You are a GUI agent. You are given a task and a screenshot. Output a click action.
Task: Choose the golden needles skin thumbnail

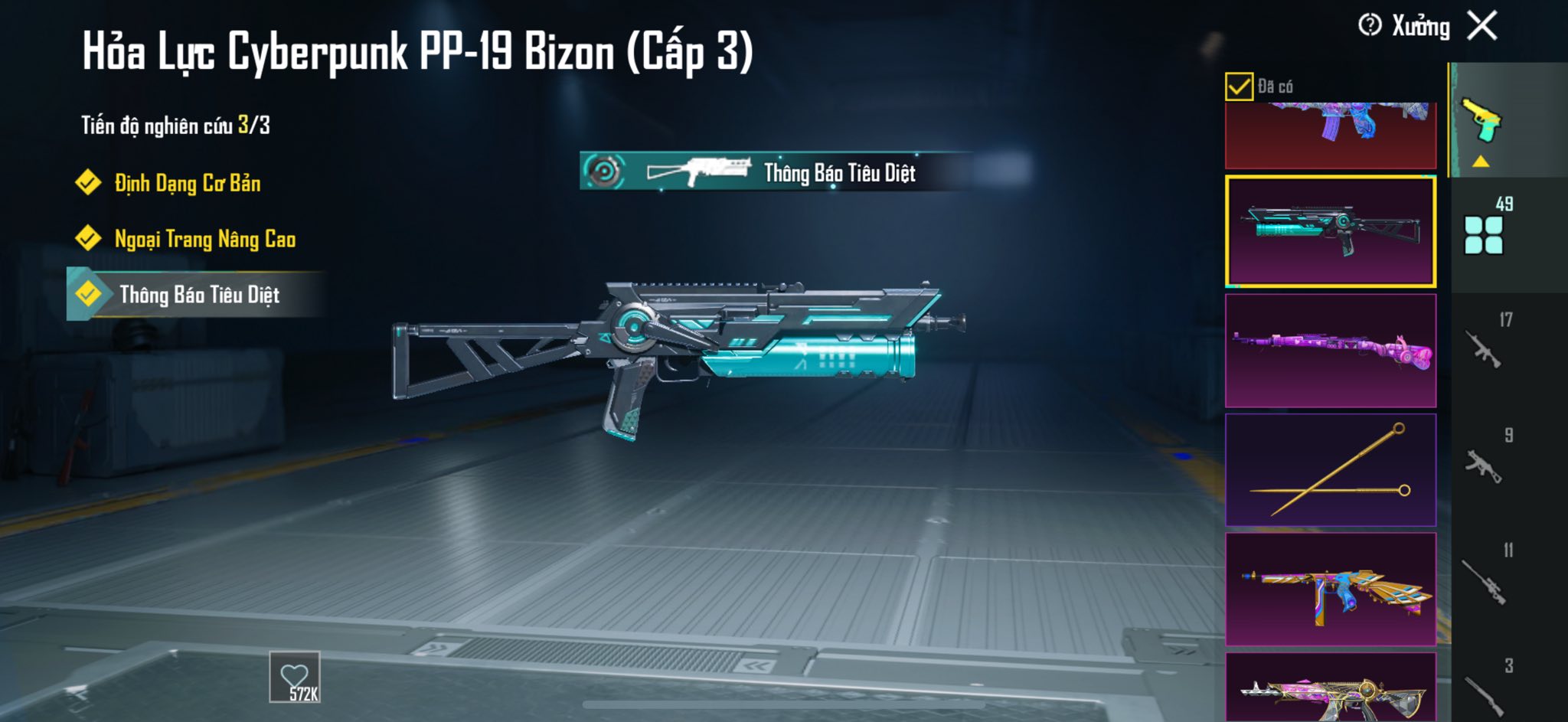[x=1331, y=470]
